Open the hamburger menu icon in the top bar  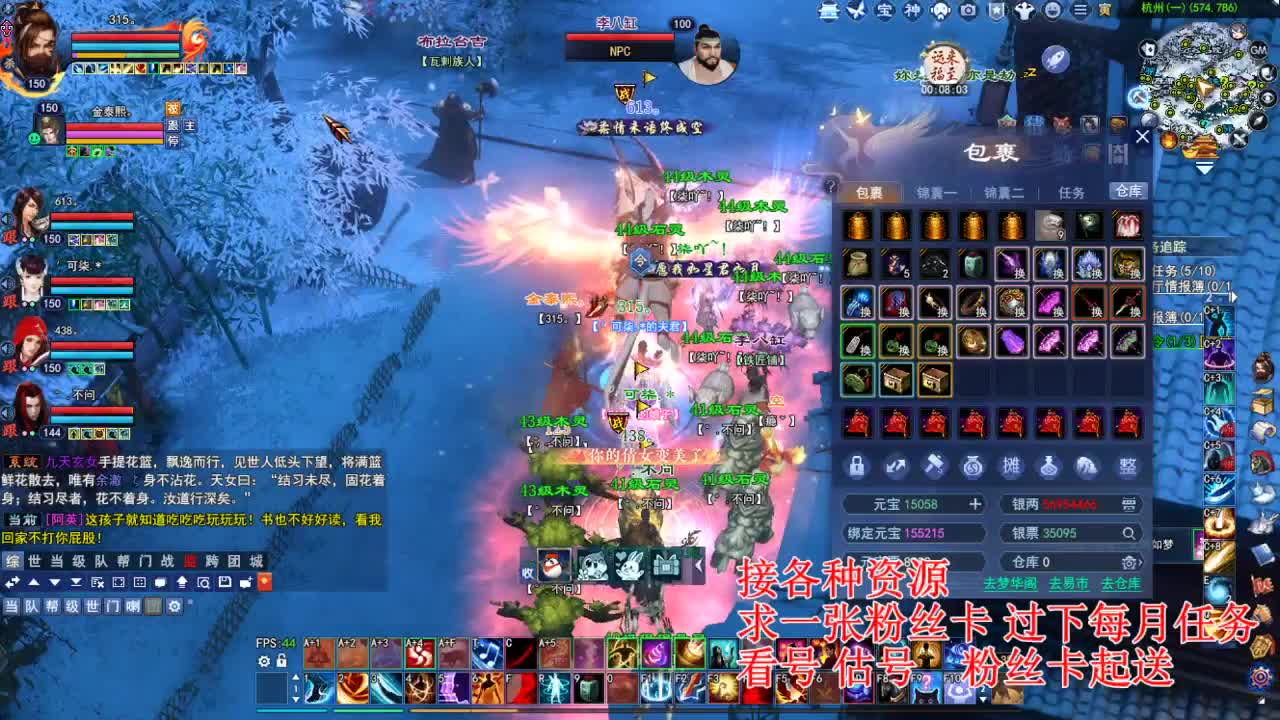[1081, 11]
